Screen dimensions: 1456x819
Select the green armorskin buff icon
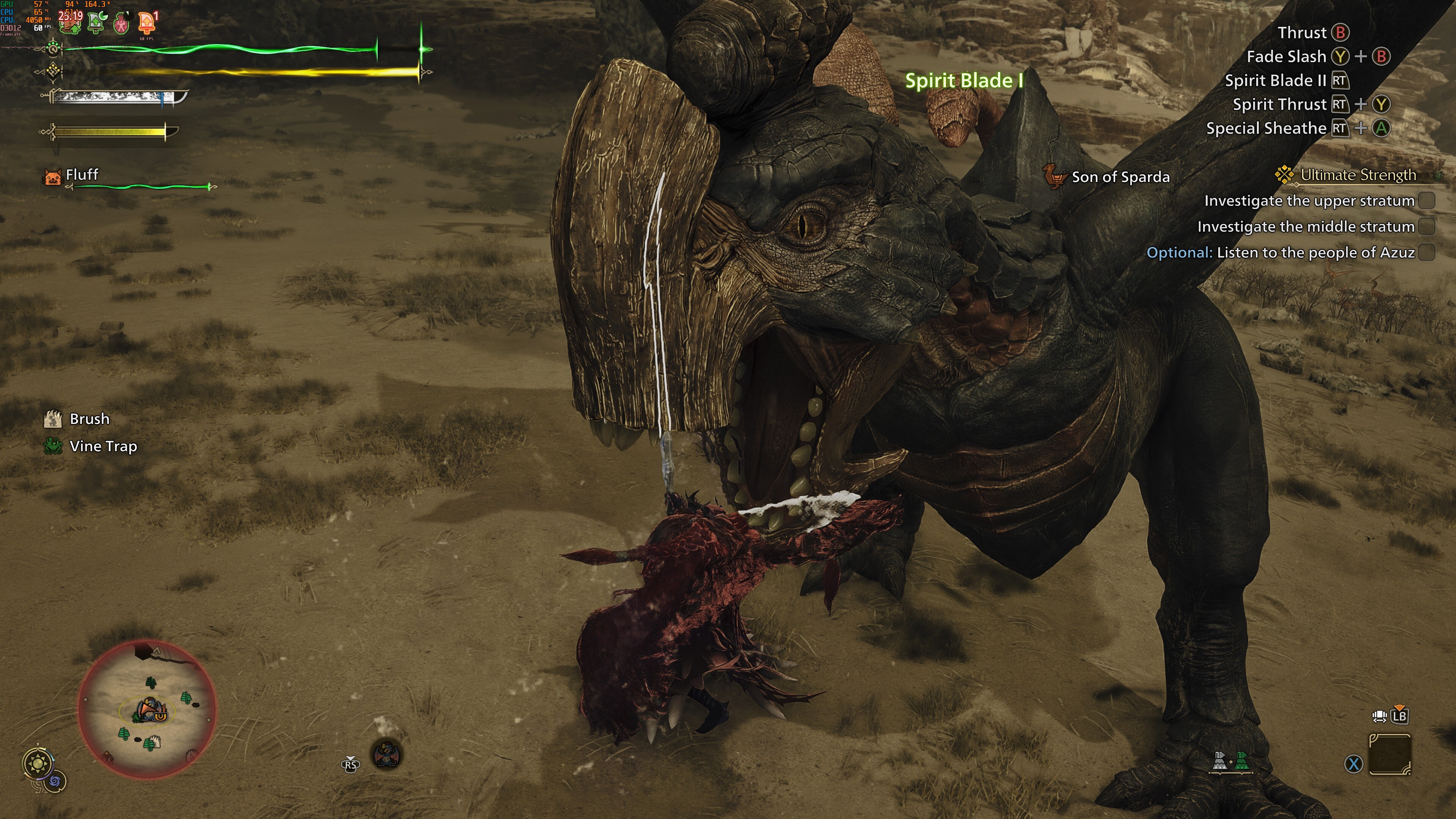[x=96, y=23]
